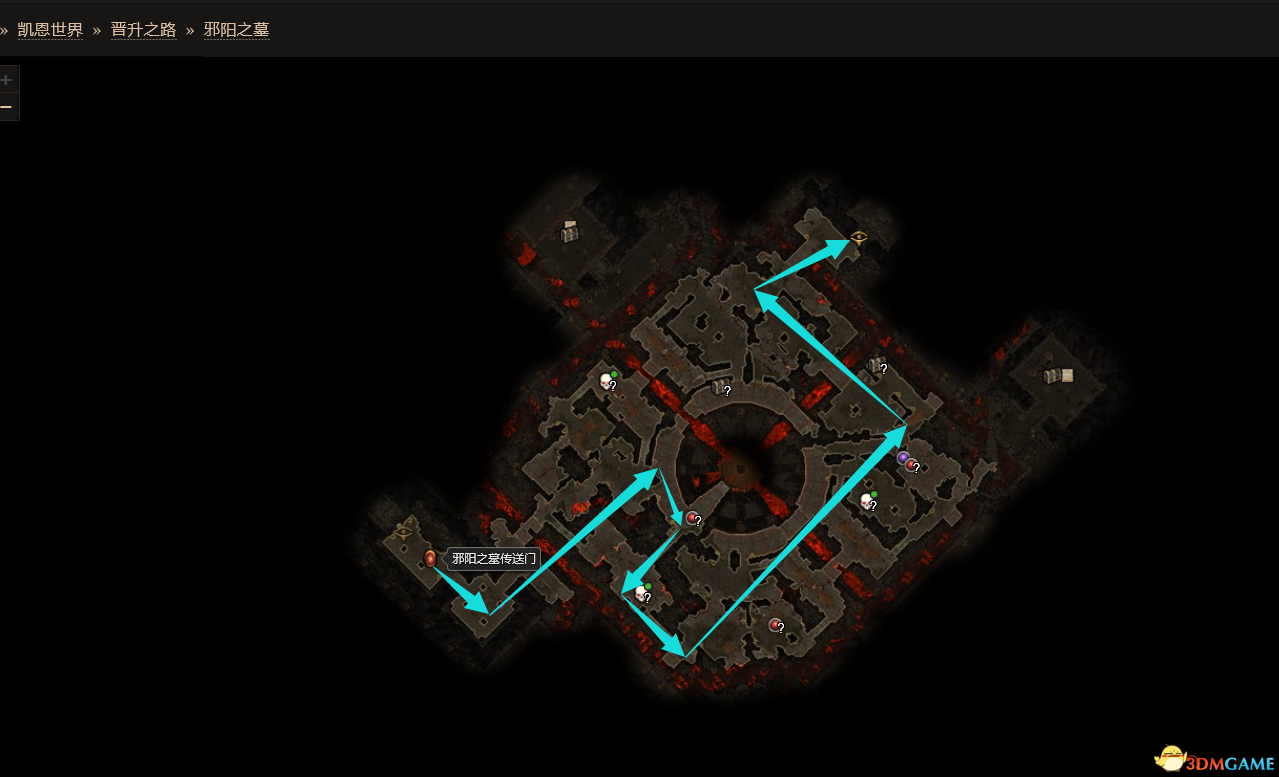This screenshot has height=777, width=1279.
Task: Open the 凯恩世界 breadcrumb link
Action: point(50,30)
